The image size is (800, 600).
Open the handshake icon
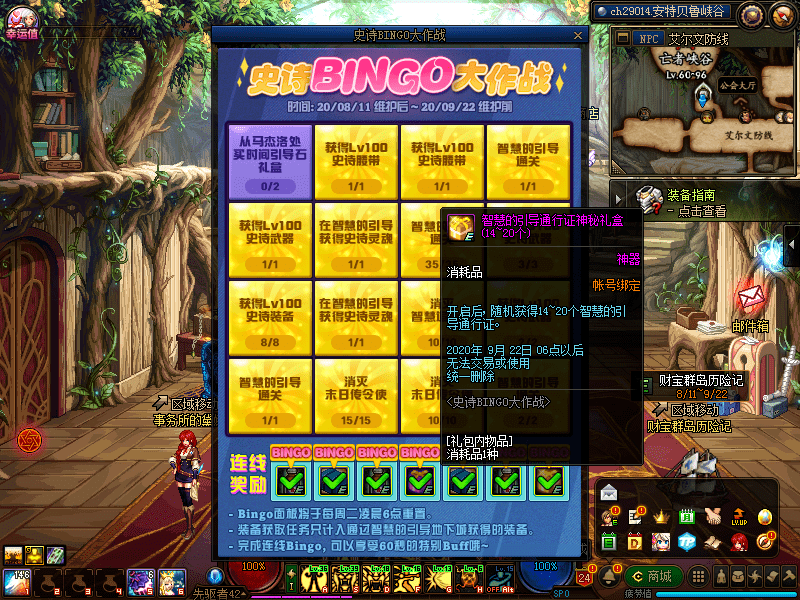tap(712, 517)
